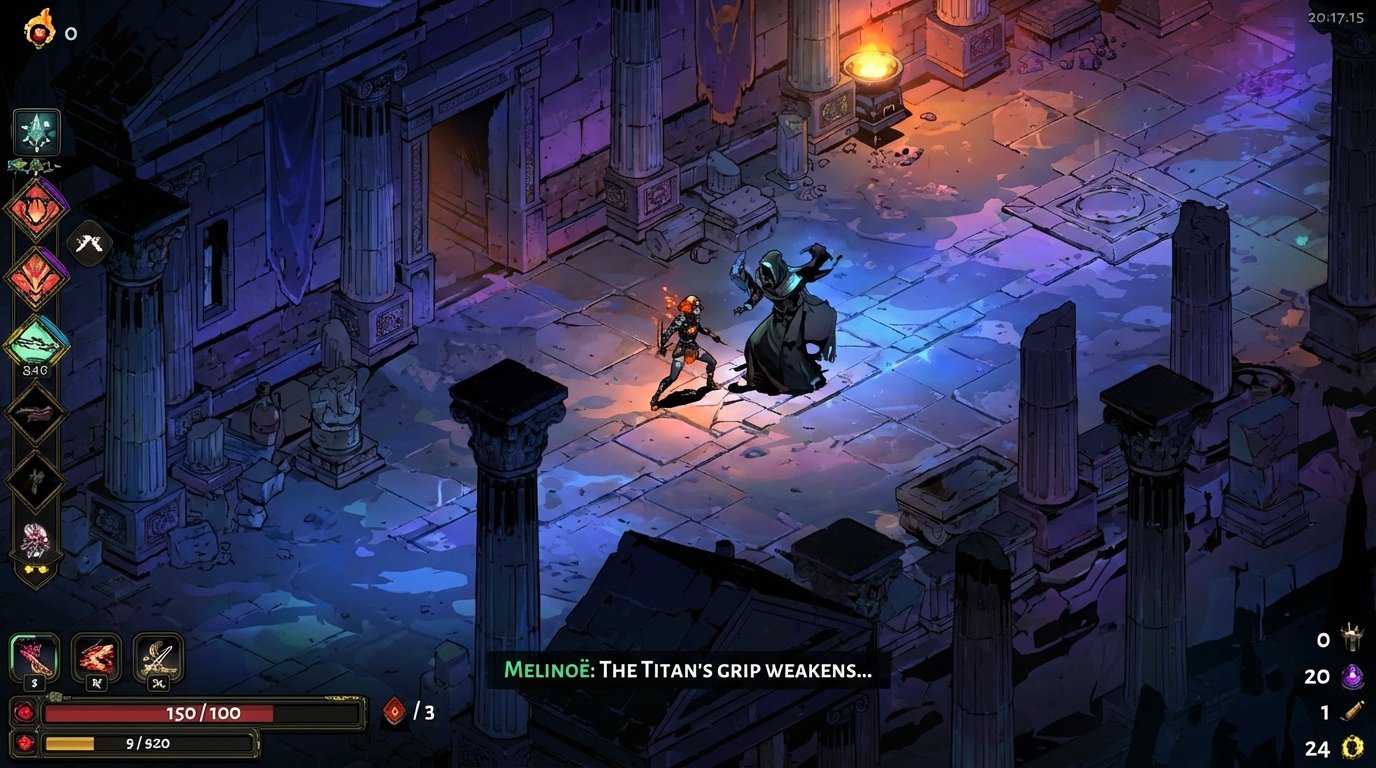Viewport: 1376px width, 768px height.
Task: Click the purple ashes currency icon showing 20
Action: click(1352, 675)
